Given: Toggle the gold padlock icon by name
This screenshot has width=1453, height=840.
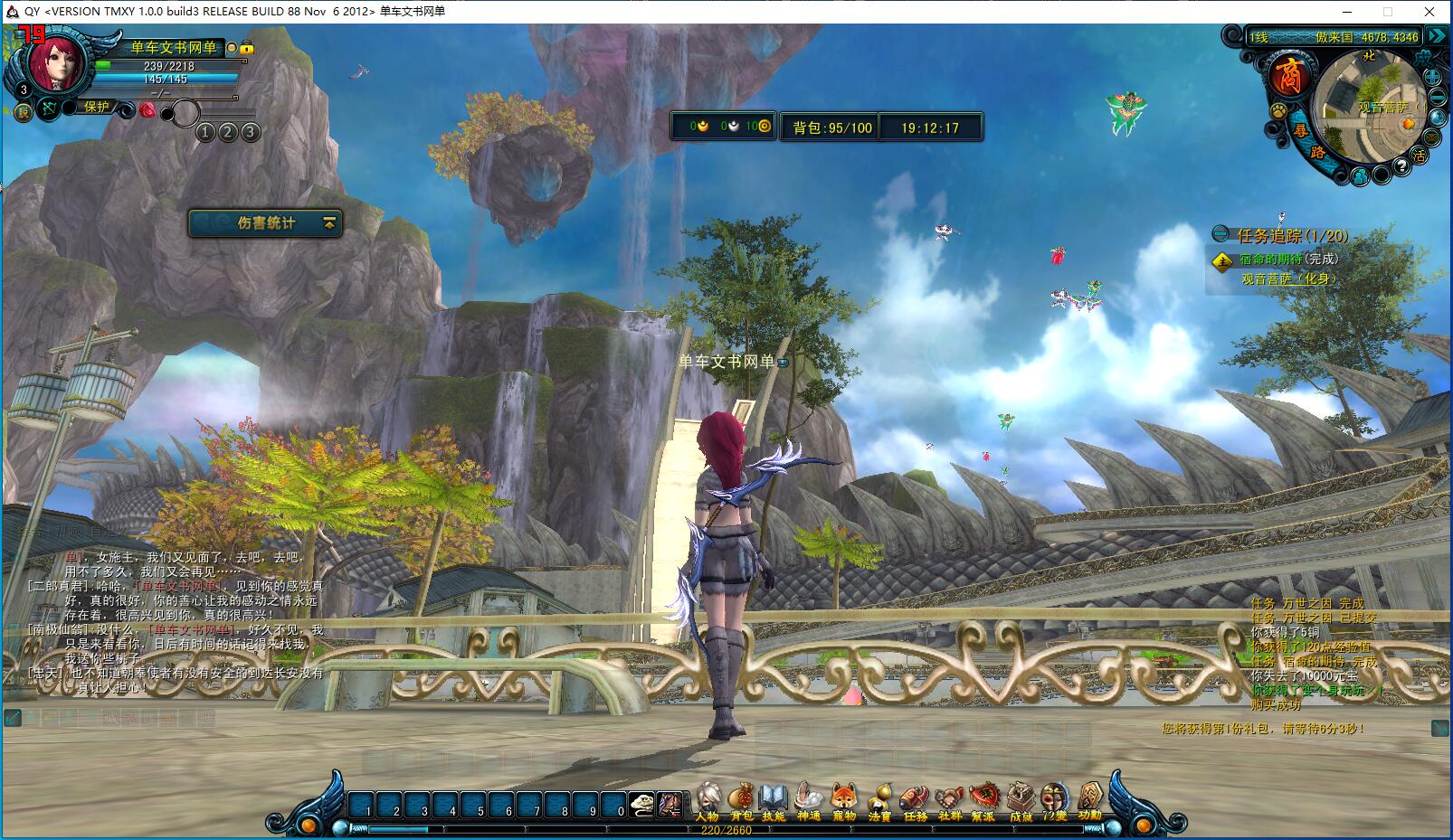Looking at the screenshot, I should pos(247,48).
